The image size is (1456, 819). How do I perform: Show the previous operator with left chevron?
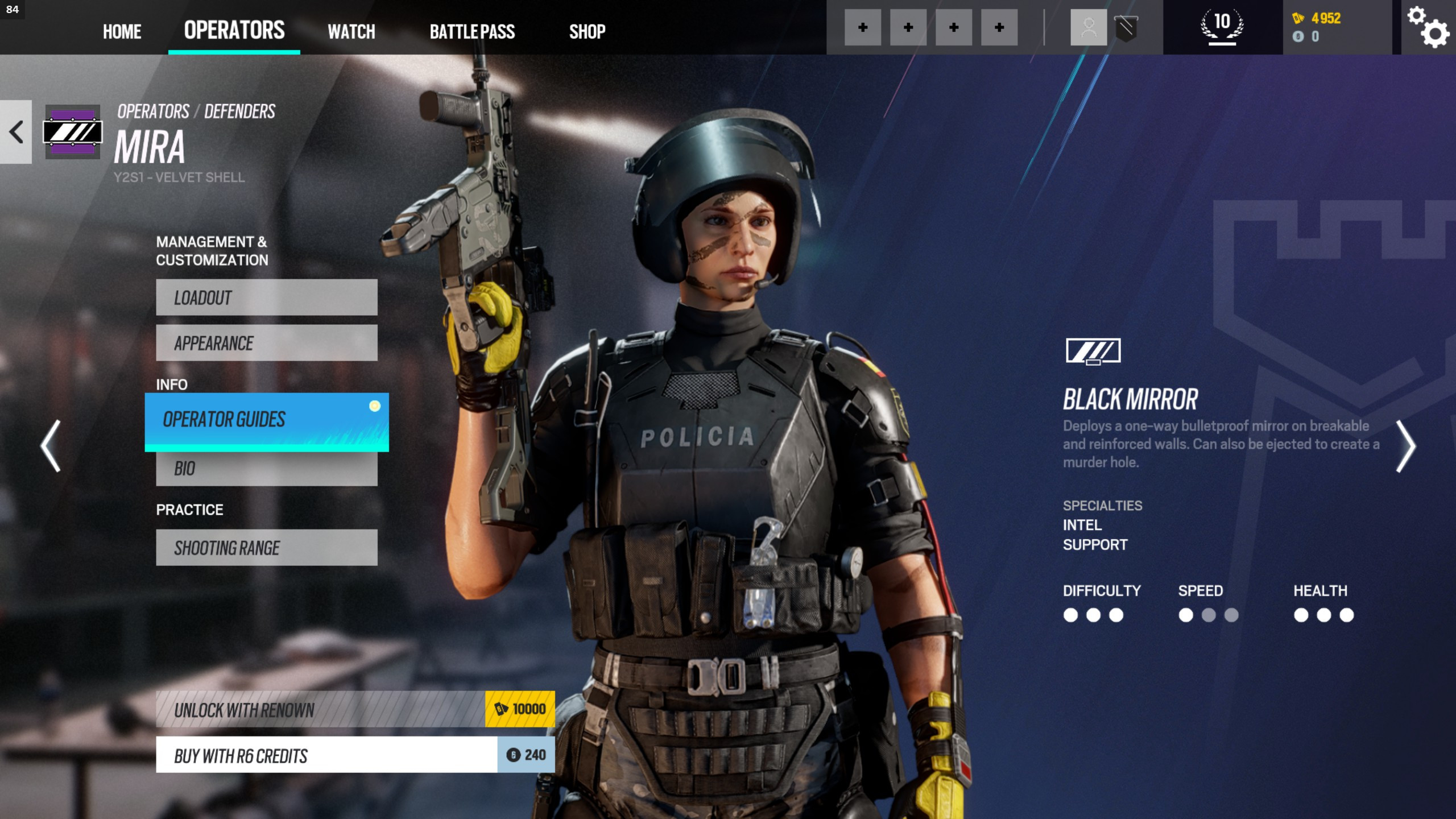click(51, 446)
